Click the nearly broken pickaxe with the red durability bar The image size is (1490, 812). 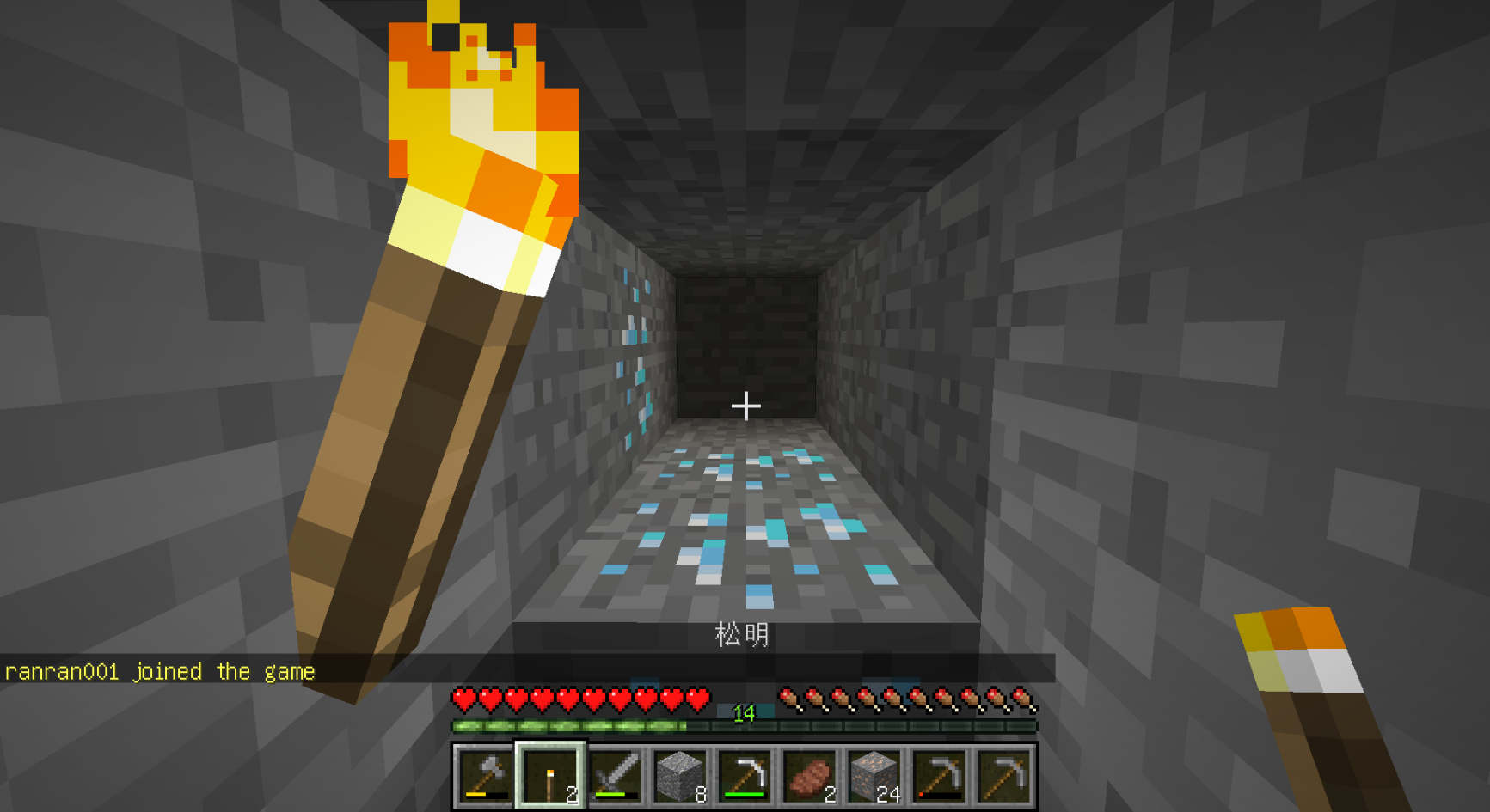[x=939, y=776]
